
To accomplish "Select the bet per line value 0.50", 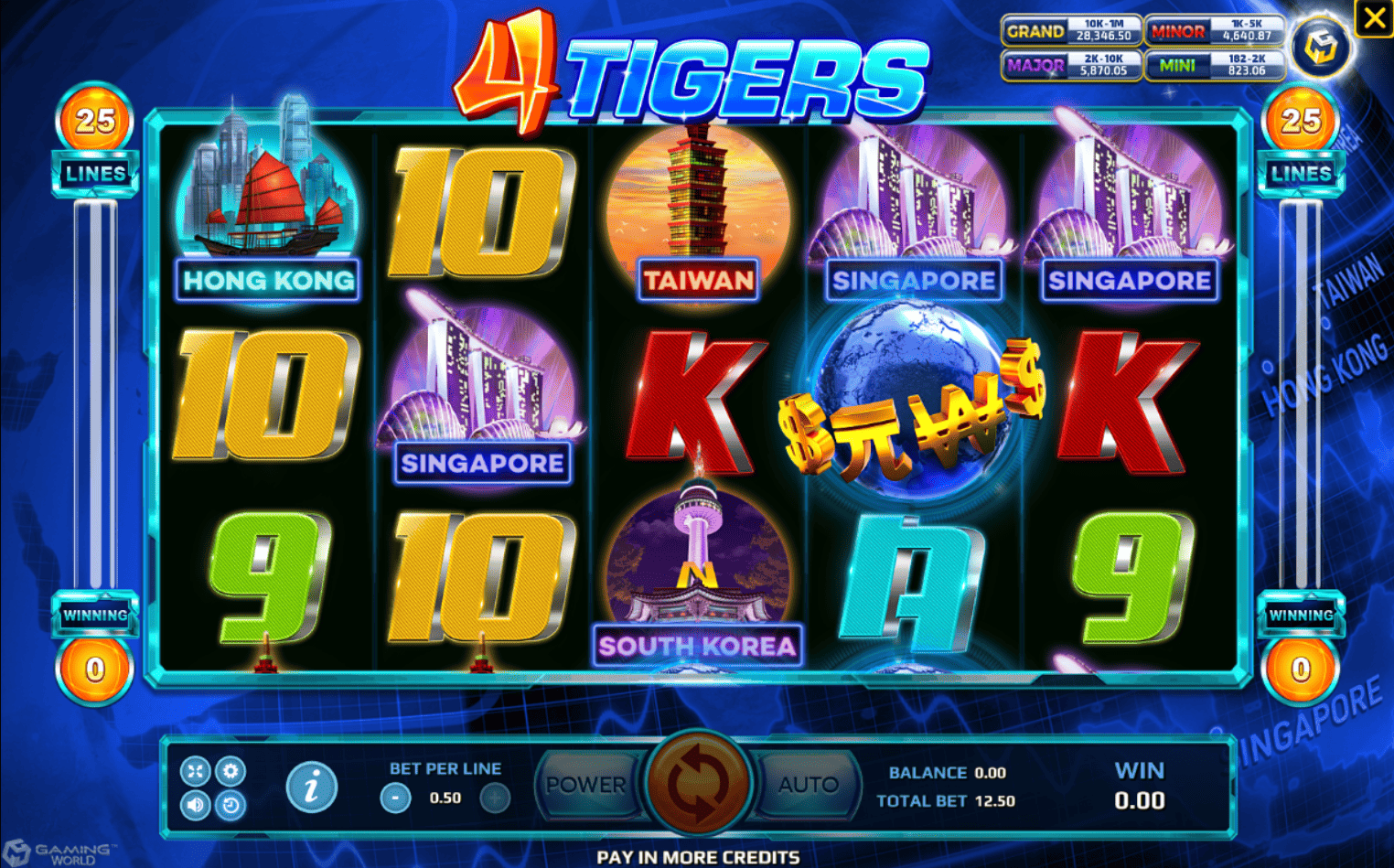I will click(445, 797).
